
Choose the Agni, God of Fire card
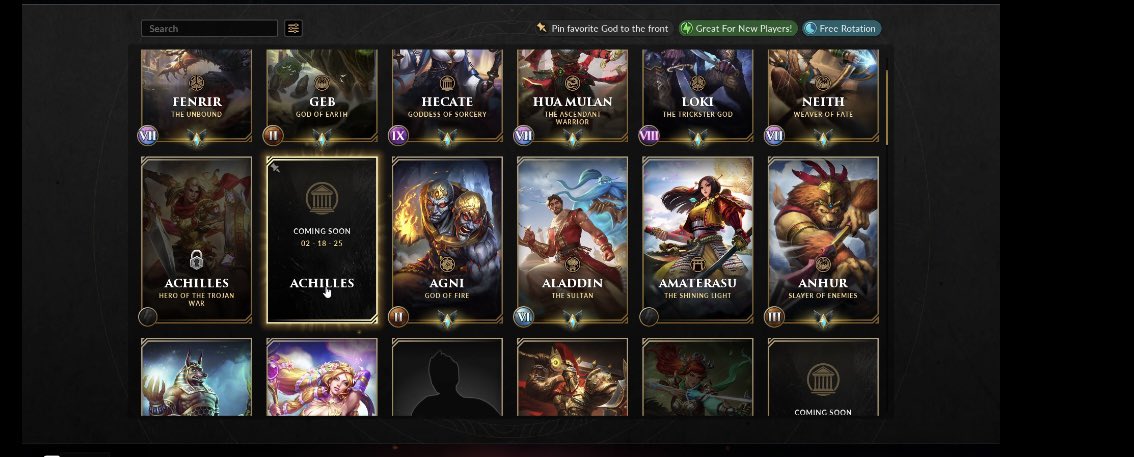point(447,240)
